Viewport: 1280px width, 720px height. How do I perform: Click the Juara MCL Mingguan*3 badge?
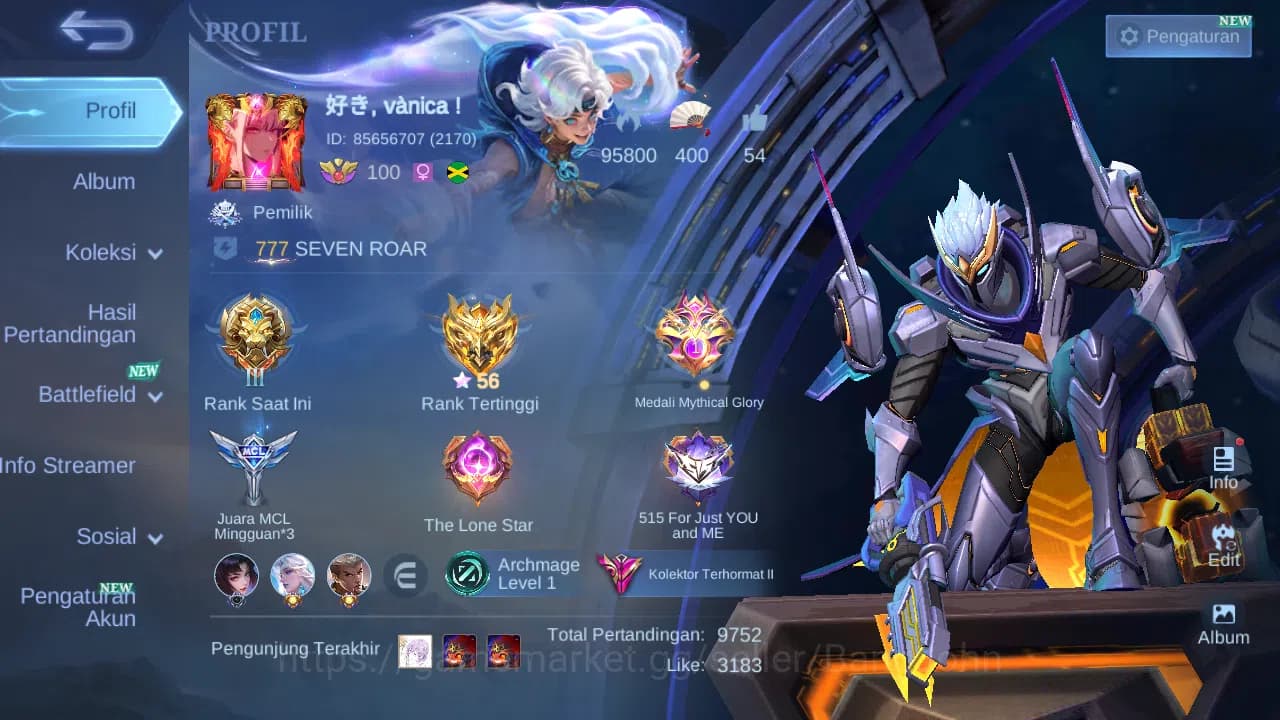[x=257, y=463]
